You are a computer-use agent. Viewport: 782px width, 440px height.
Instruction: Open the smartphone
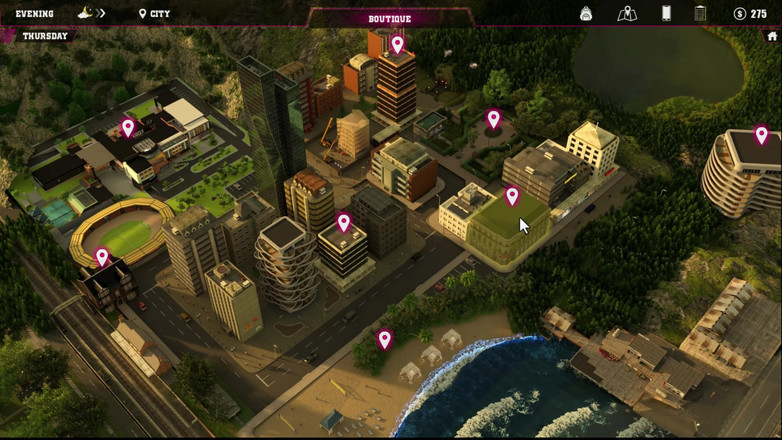point(666,13)
